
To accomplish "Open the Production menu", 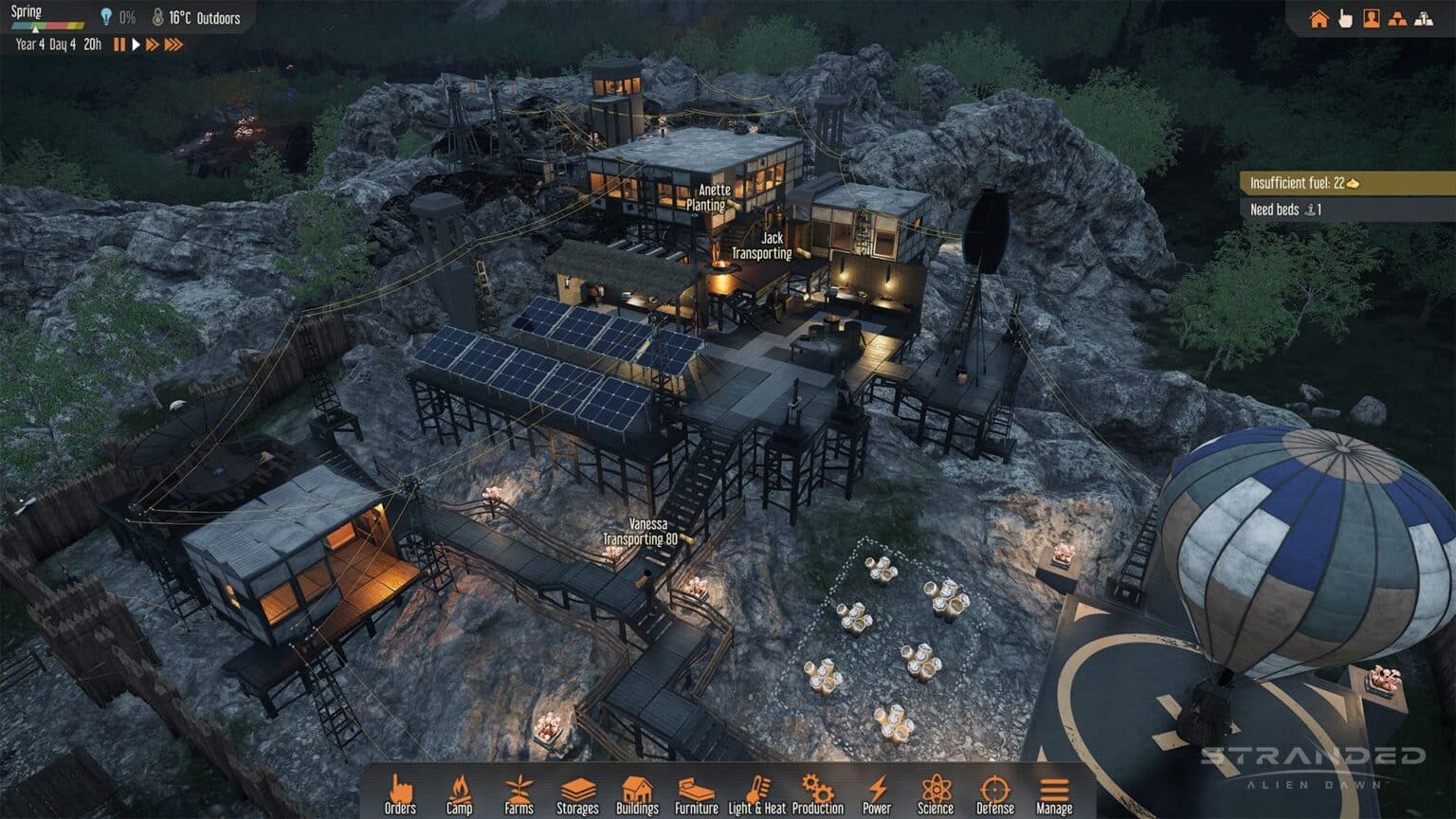I will click(x=817, y=794).
